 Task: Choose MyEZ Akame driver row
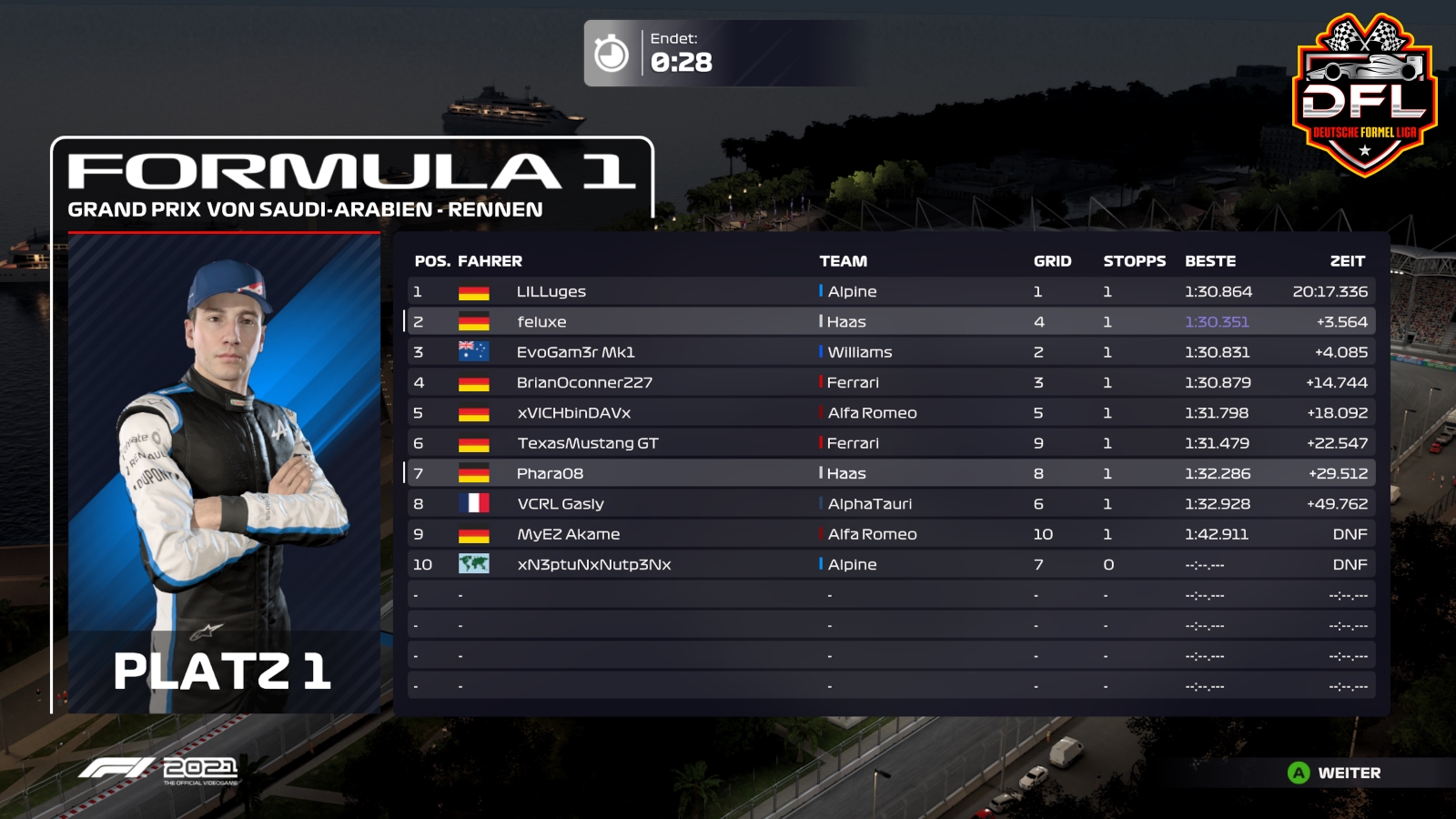[568, 534]
